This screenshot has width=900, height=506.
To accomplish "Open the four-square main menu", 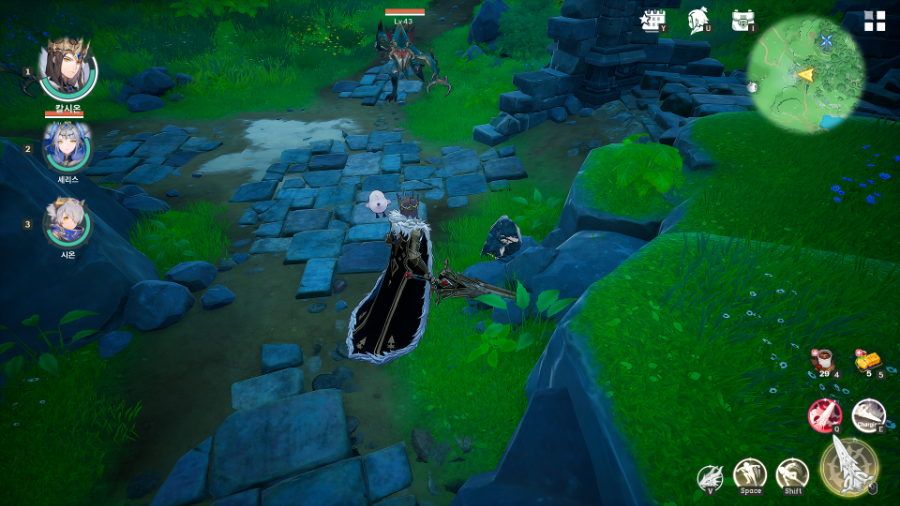I will click(874, 21).
